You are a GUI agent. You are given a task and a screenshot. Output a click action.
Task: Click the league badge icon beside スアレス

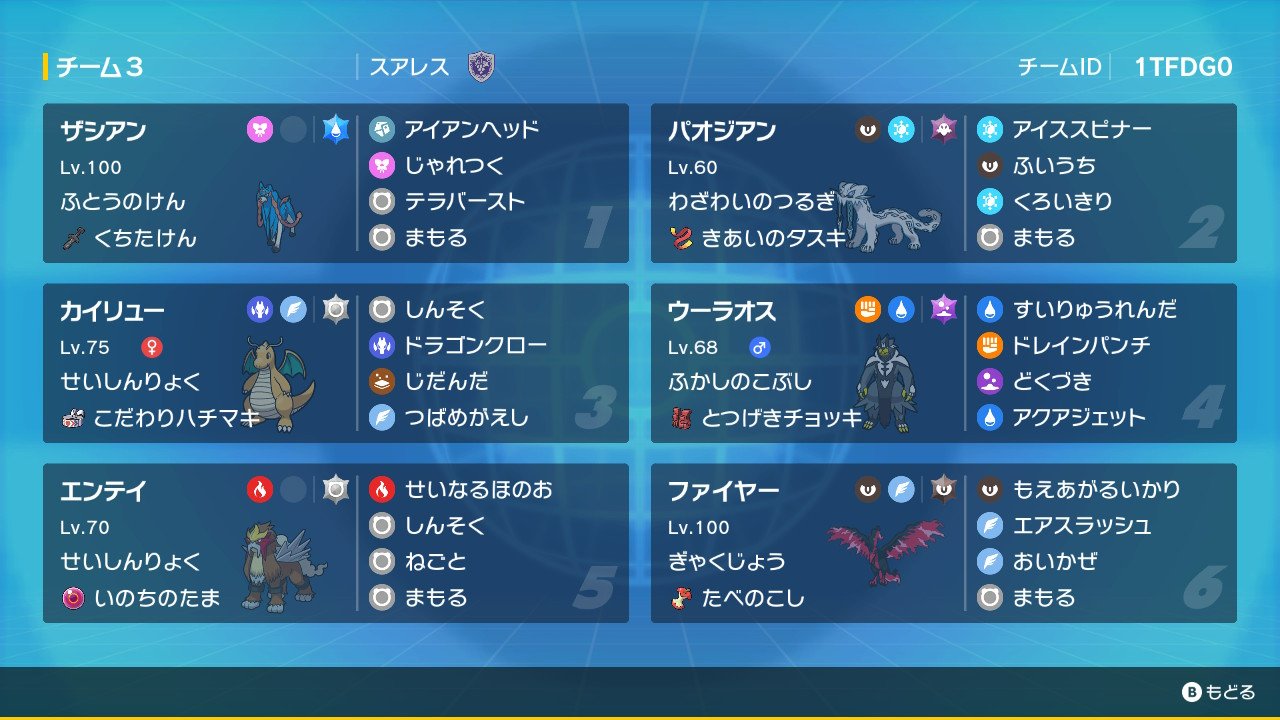click(x=482, y=68)
